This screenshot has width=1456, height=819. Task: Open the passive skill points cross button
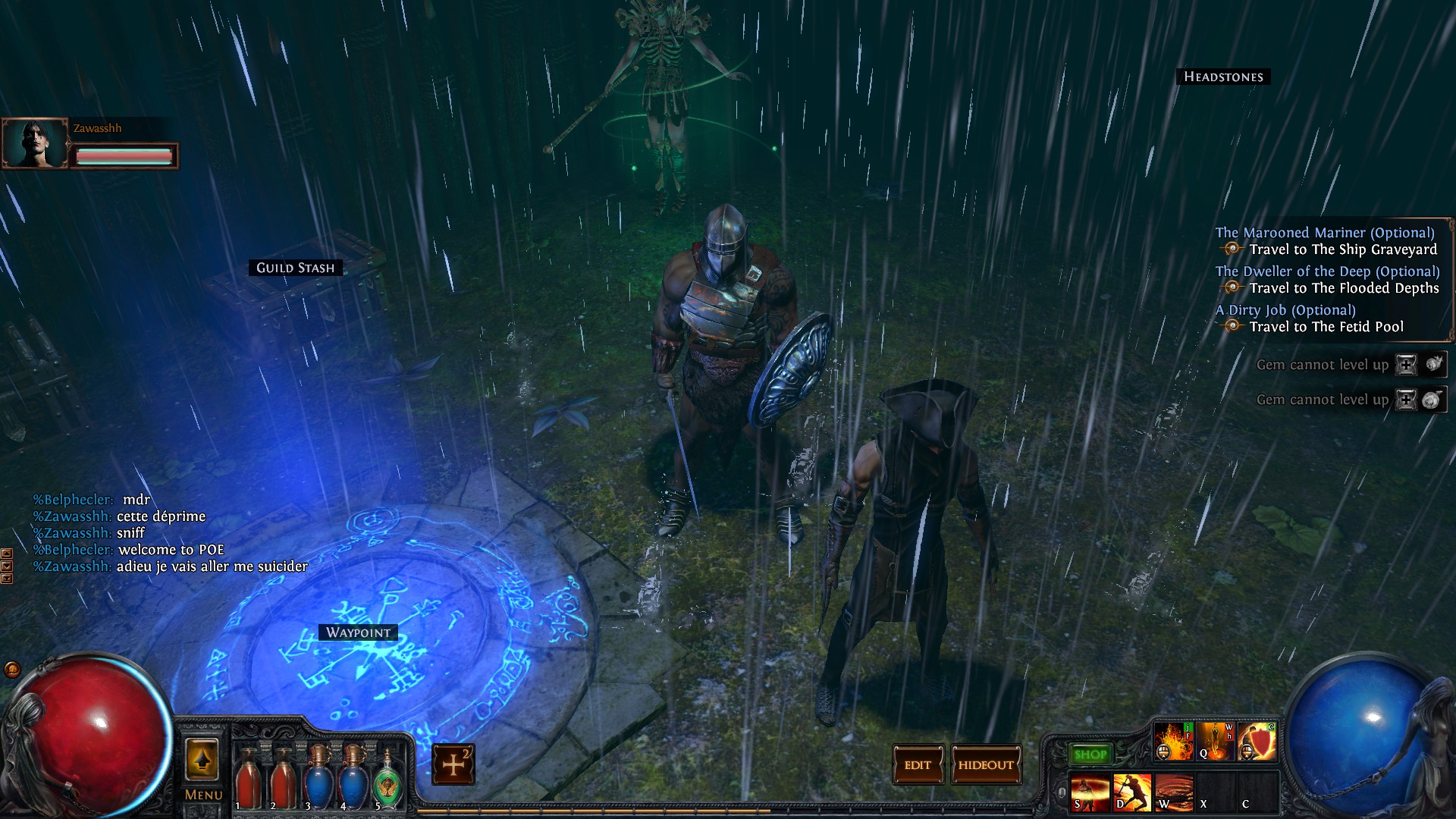tap(453, 764)
